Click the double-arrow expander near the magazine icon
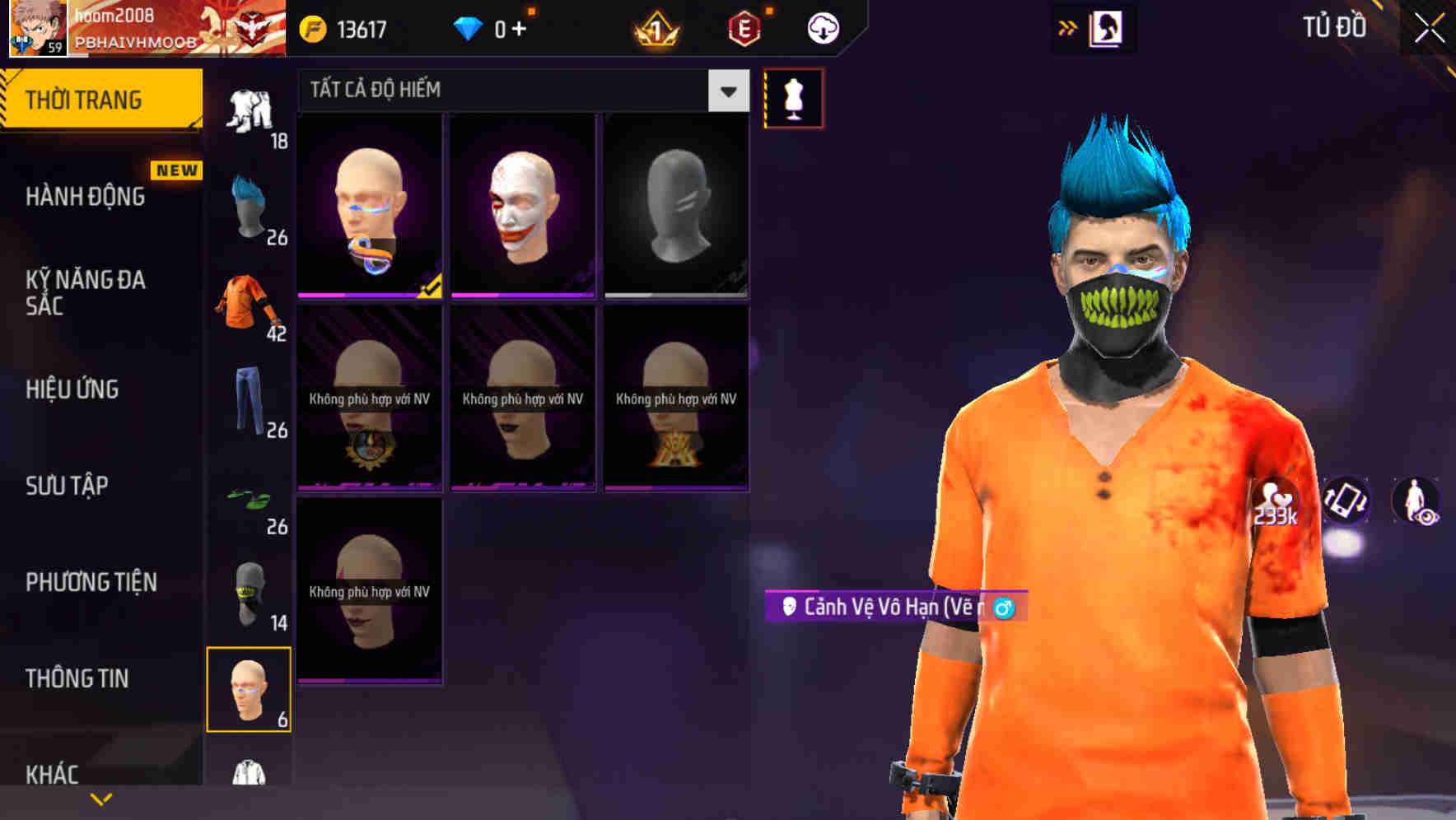This screenshot has width=1456, height=820. (x=1066, y=27)
